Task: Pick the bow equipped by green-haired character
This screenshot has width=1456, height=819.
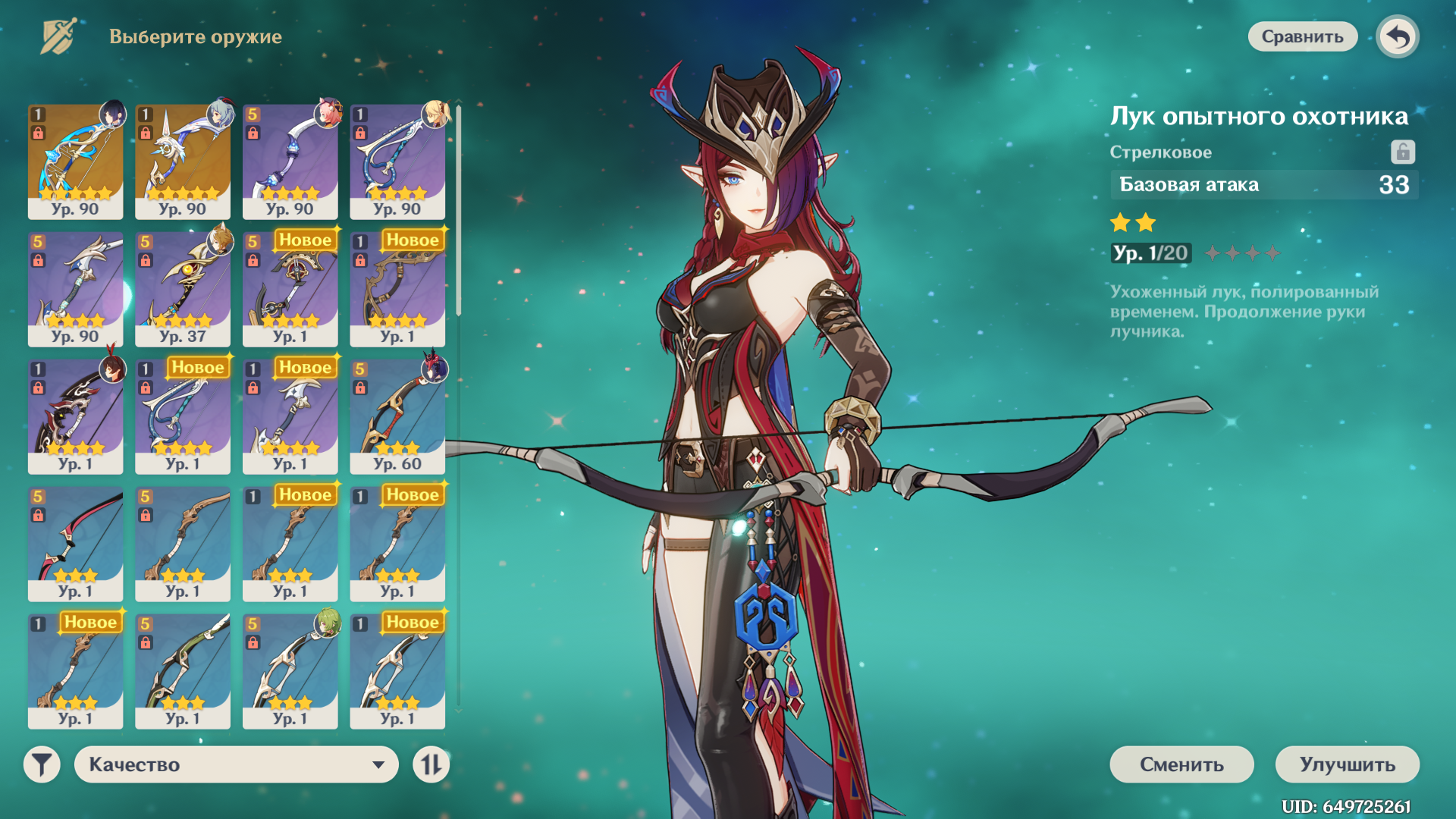Action: tap(290, 671)
